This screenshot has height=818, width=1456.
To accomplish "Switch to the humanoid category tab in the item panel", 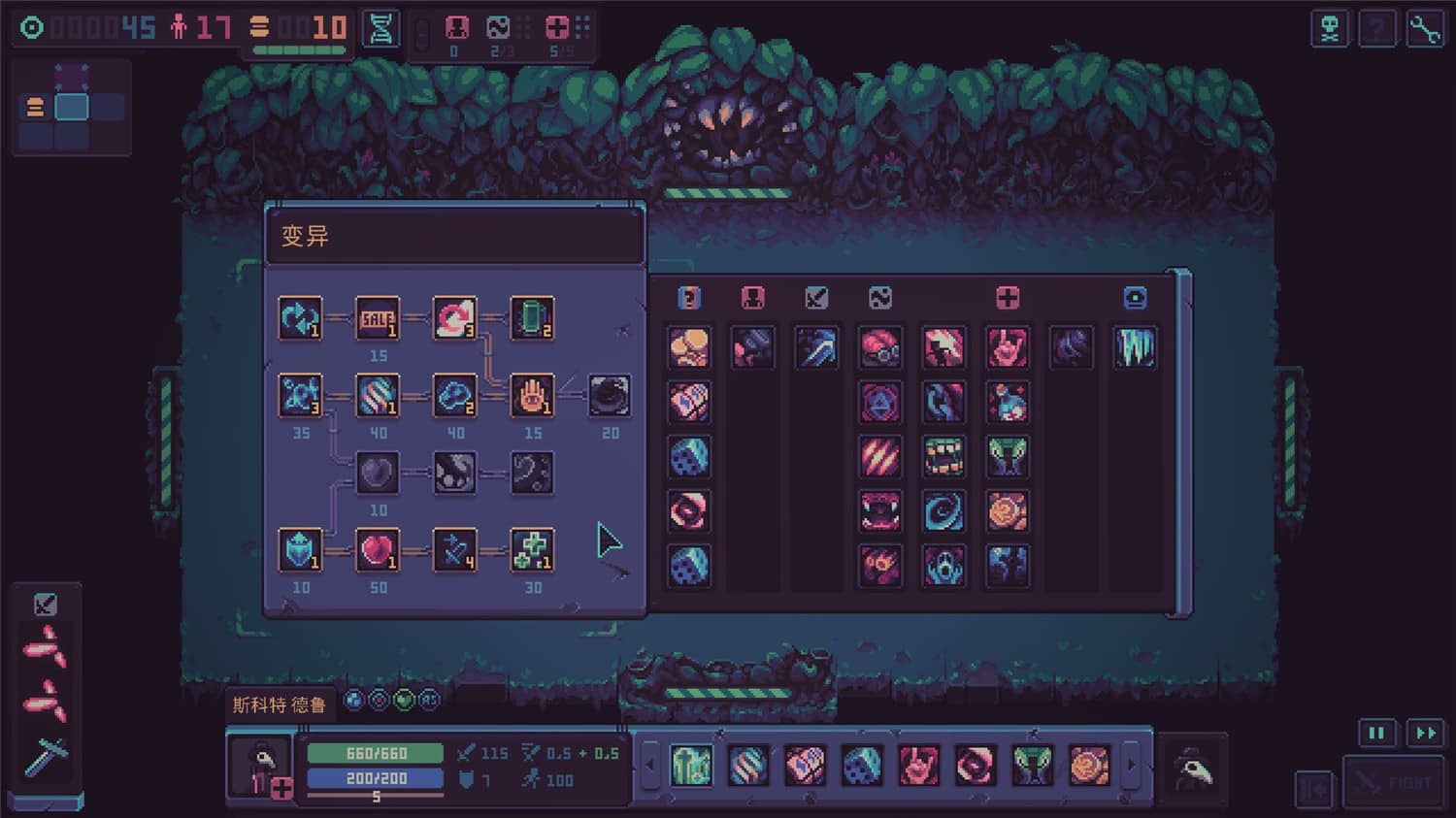I will 752,298.
